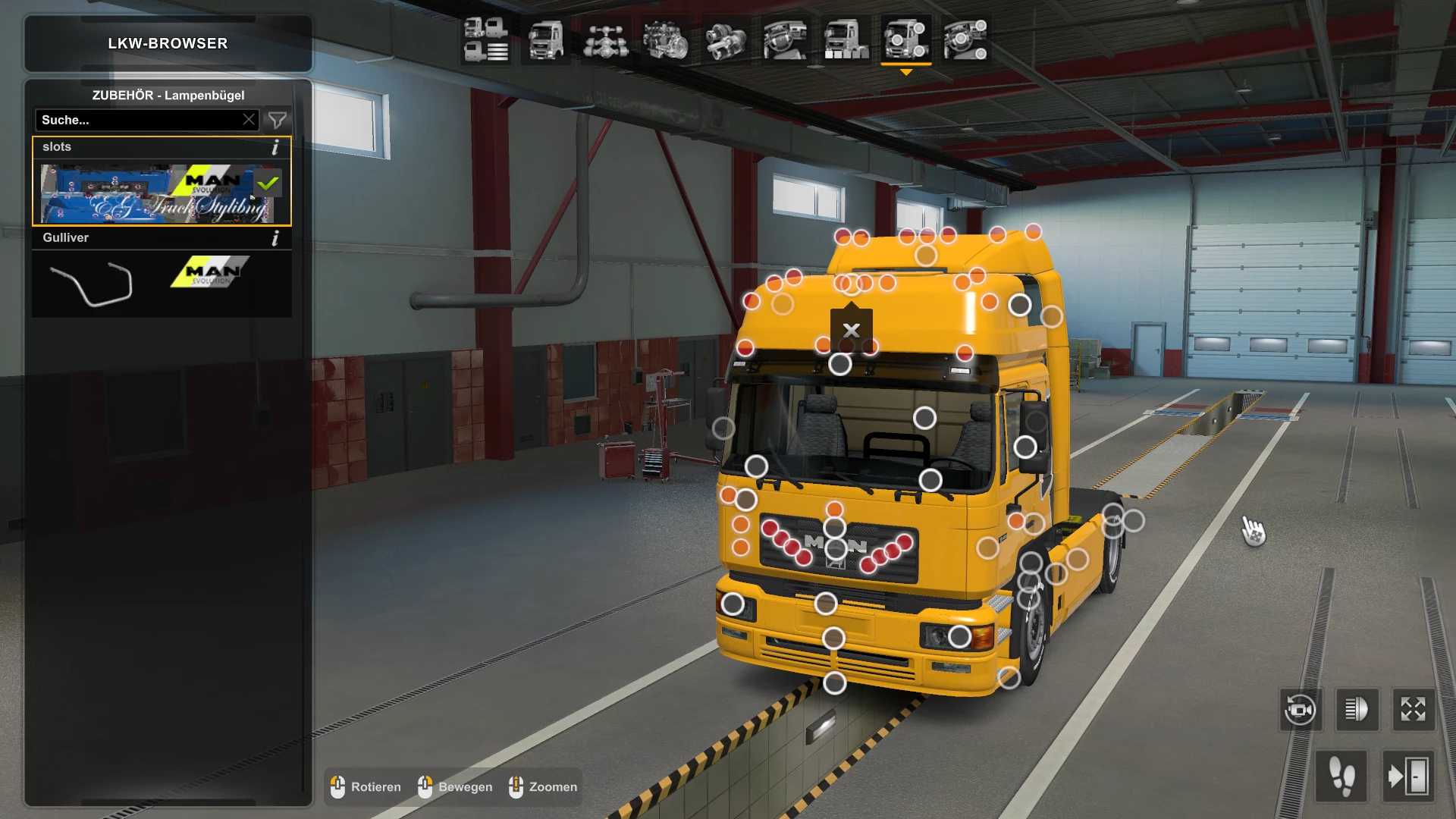
Task: Toggle fullscreen view with arrows icon
Action: coord(1413,710)
